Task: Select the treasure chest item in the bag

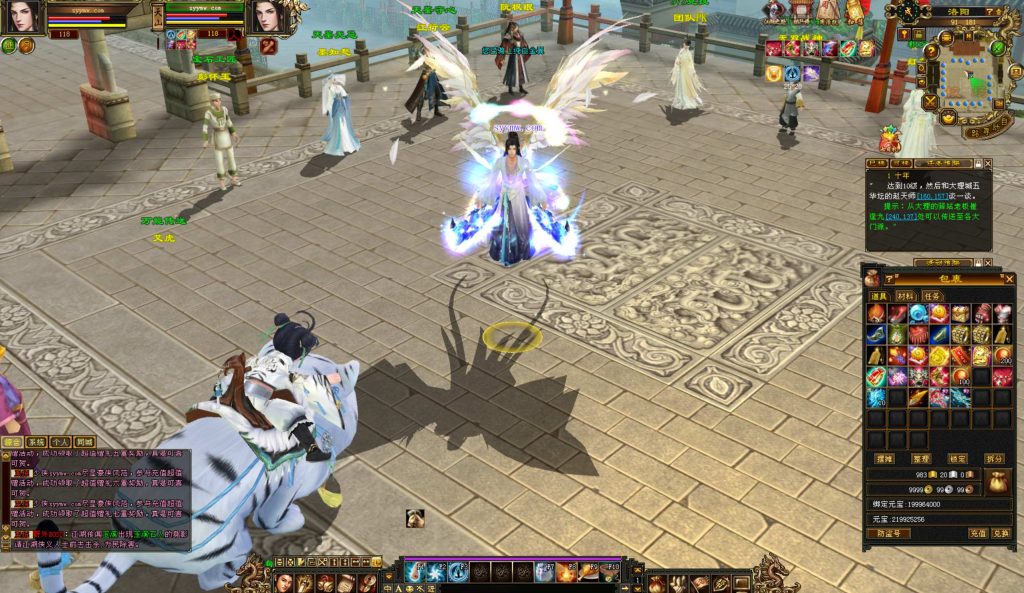Action: [x=960, y=313]
